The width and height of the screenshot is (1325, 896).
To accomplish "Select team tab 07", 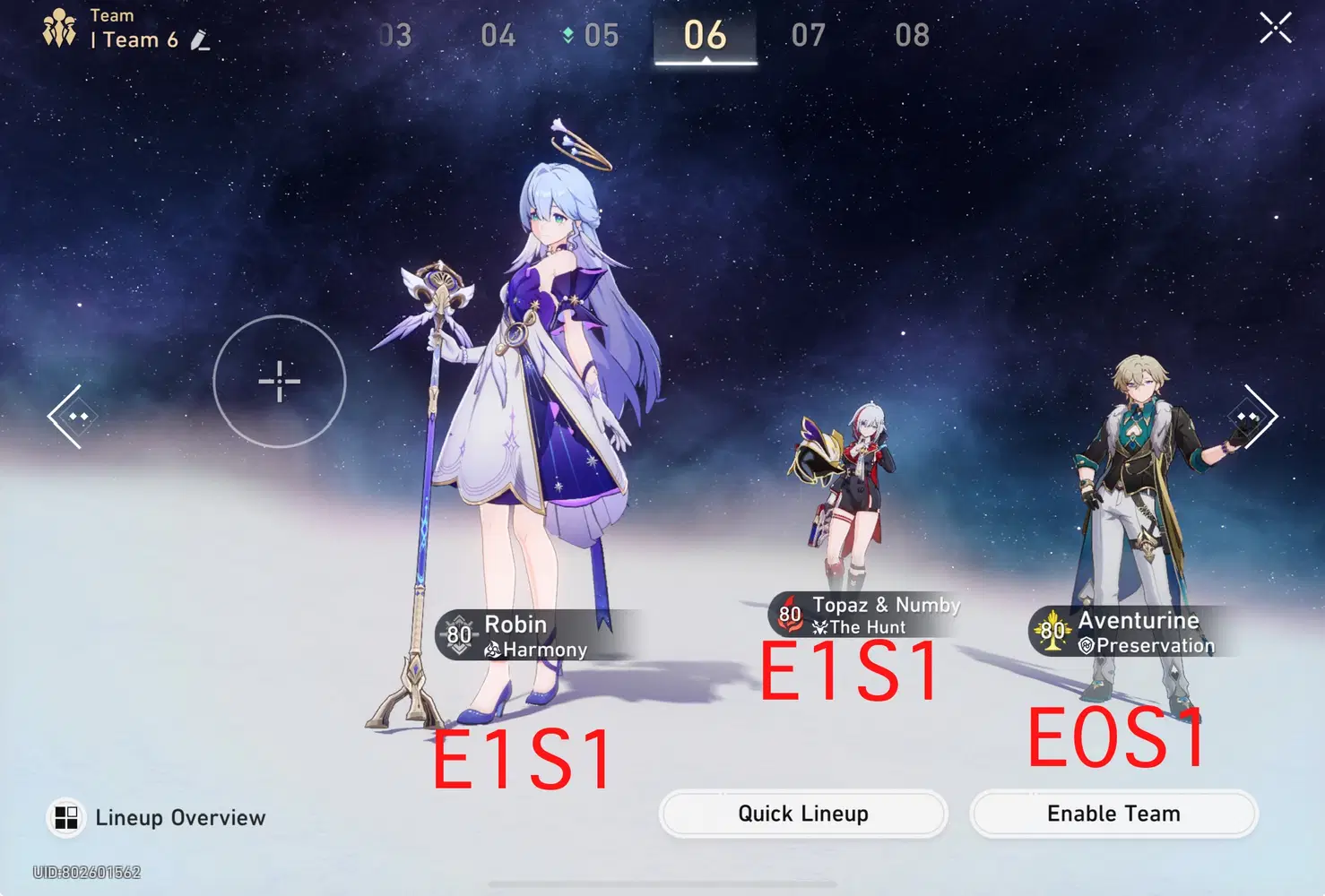I will [x=808, y=34].
